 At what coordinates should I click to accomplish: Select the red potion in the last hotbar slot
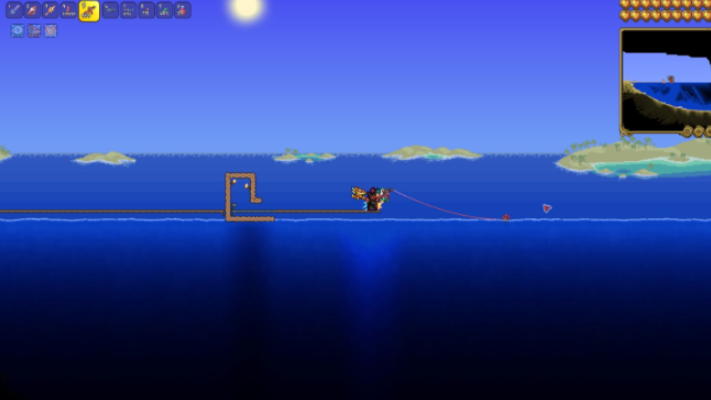click(182, 11)
